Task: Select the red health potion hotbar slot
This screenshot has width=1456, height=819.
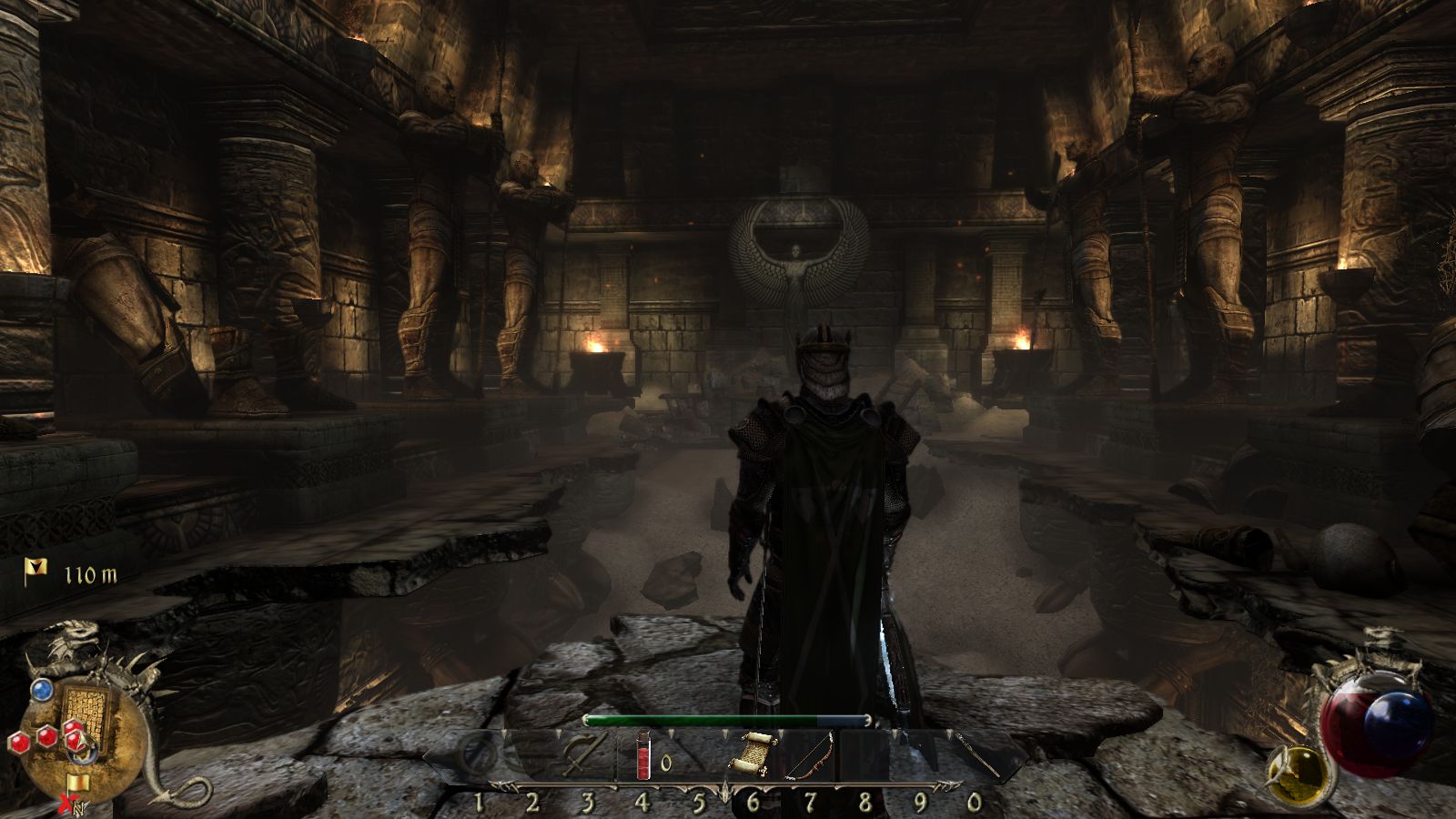Action: pos(643,755)
